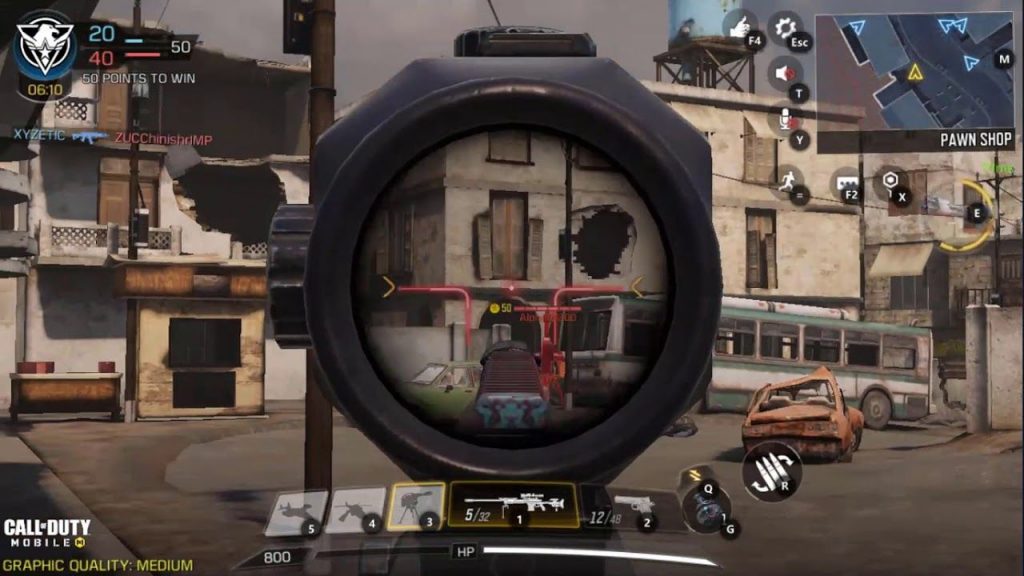Open settings with the gear icon
The width and height of the screenshot is (1024, 576).
tap(787, 27)
